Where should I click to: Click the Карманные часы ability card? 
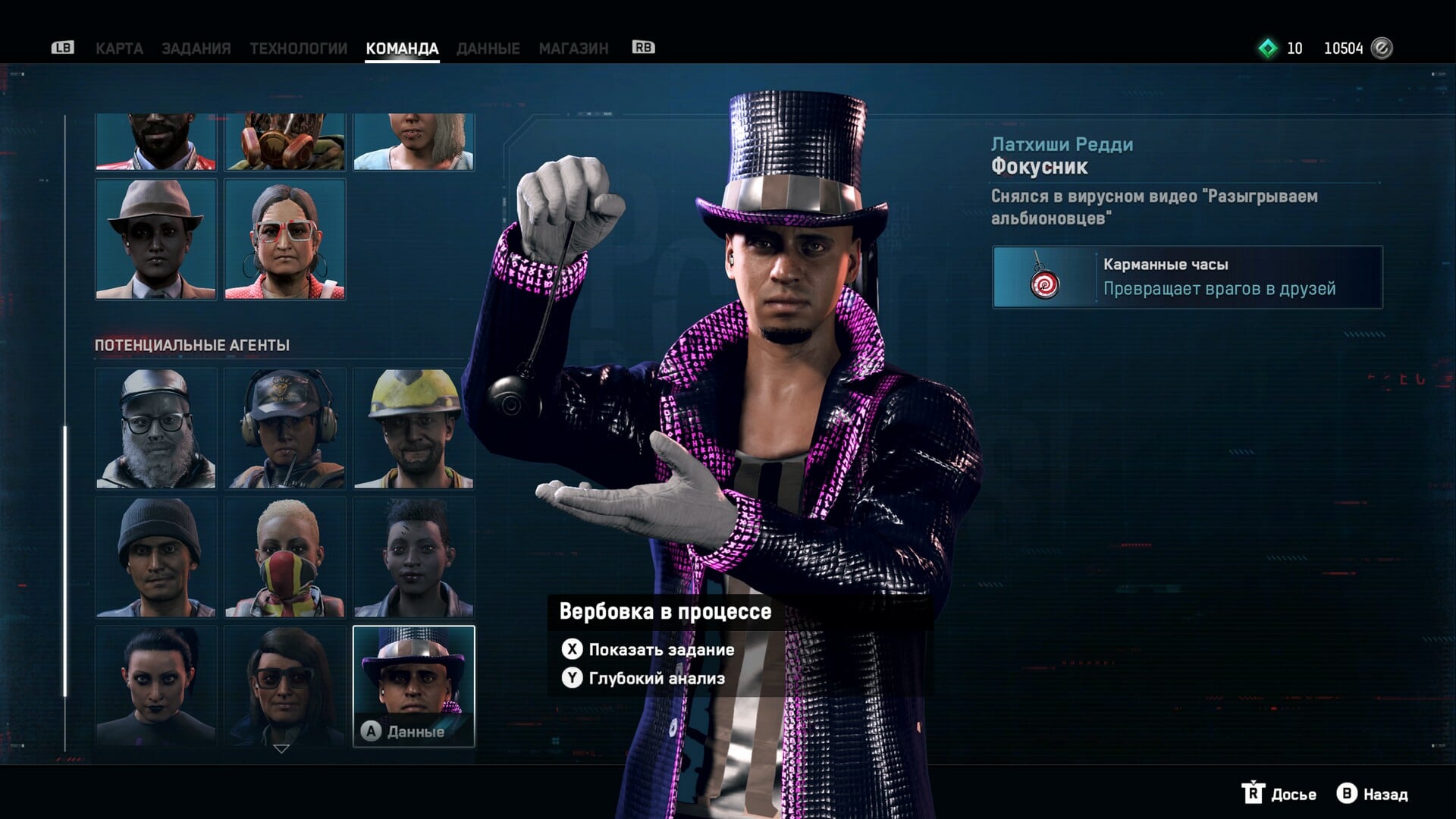click(x=1188, y=277)
